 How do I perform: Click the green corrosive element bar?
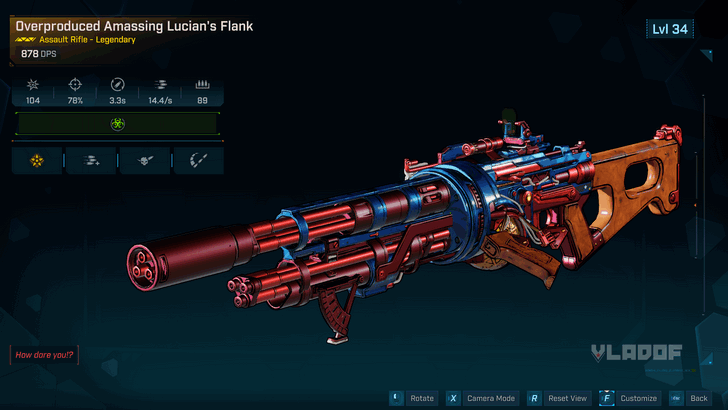click(118, 125)
